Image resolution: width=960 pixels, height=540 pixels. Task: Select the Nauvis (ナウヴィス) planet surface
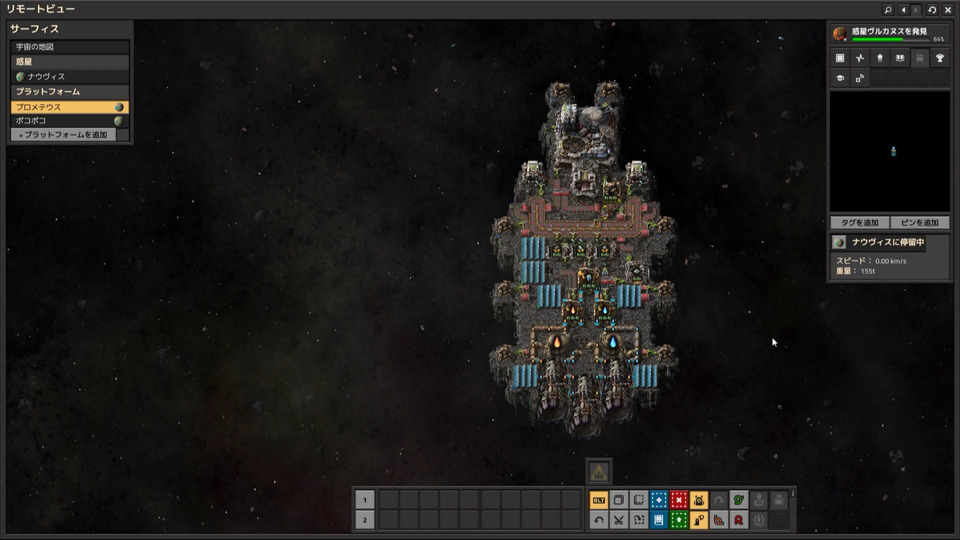(70, 76)
